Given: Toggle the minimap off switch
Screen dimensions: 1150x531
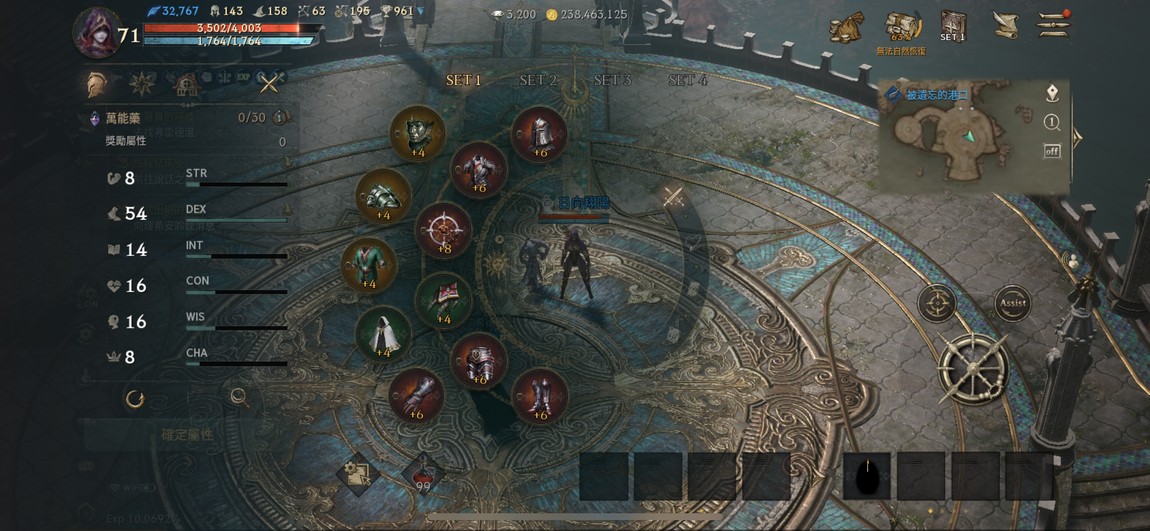Looking at the screenshot, I should point(1052,151).
